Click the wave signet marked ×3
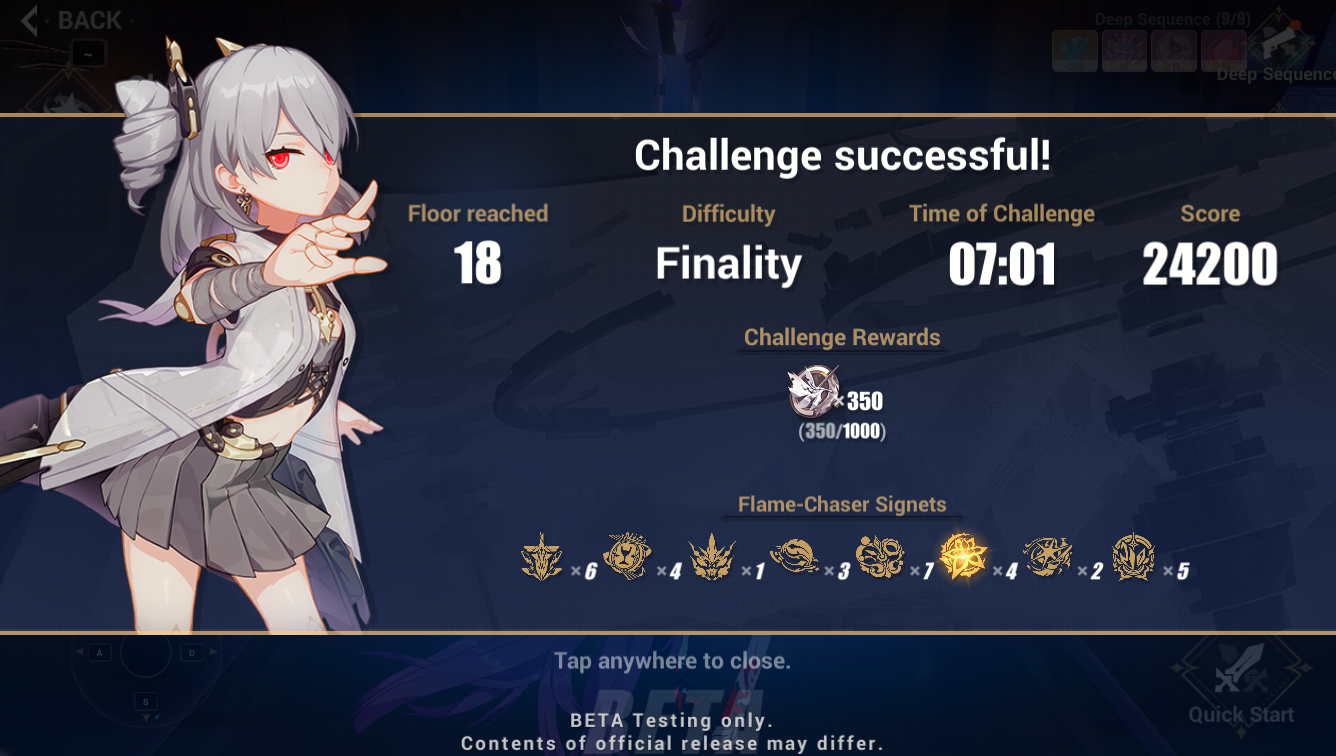 click(796, 558)
